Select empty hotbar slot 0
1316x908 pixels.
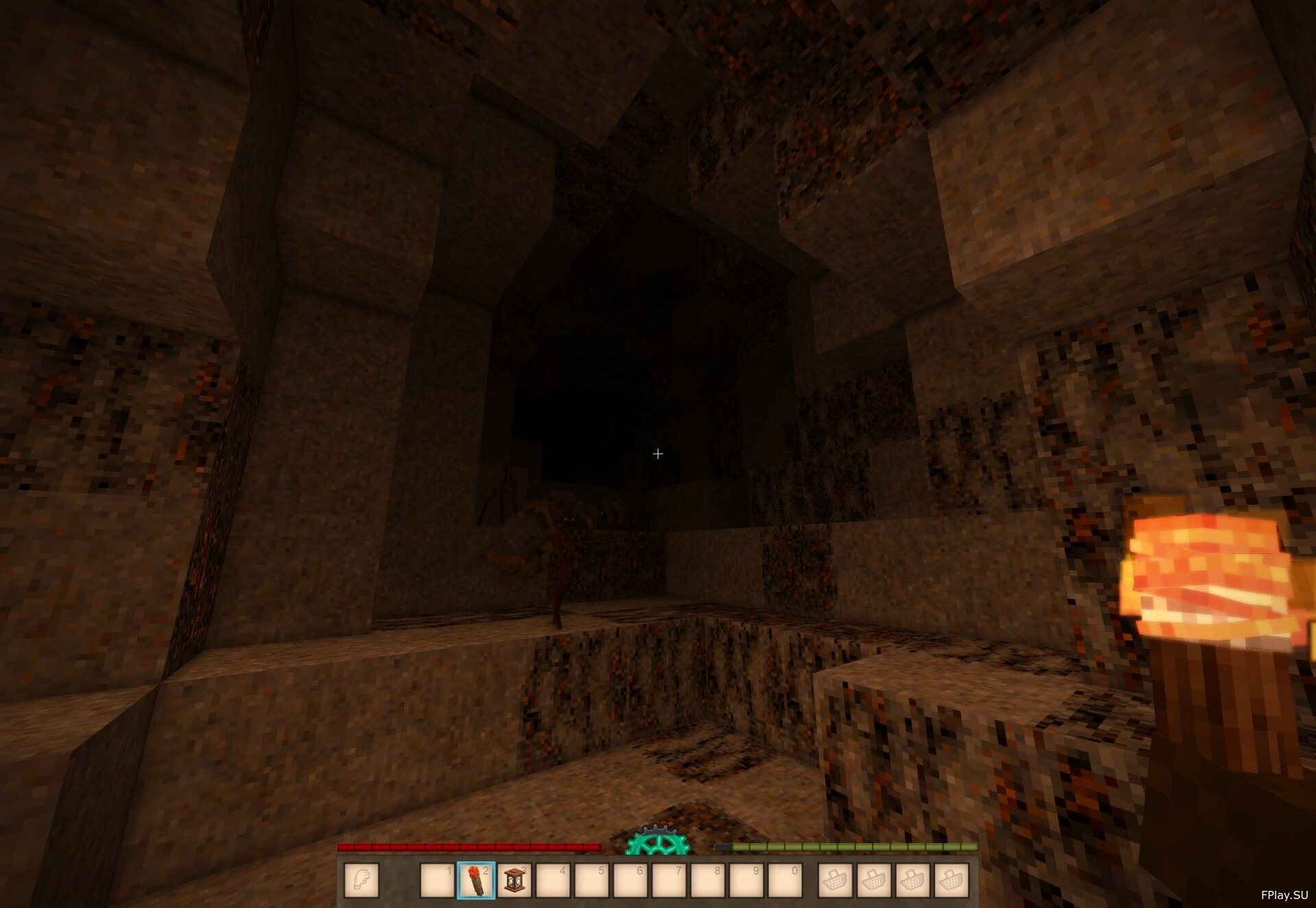click(785, 881)
